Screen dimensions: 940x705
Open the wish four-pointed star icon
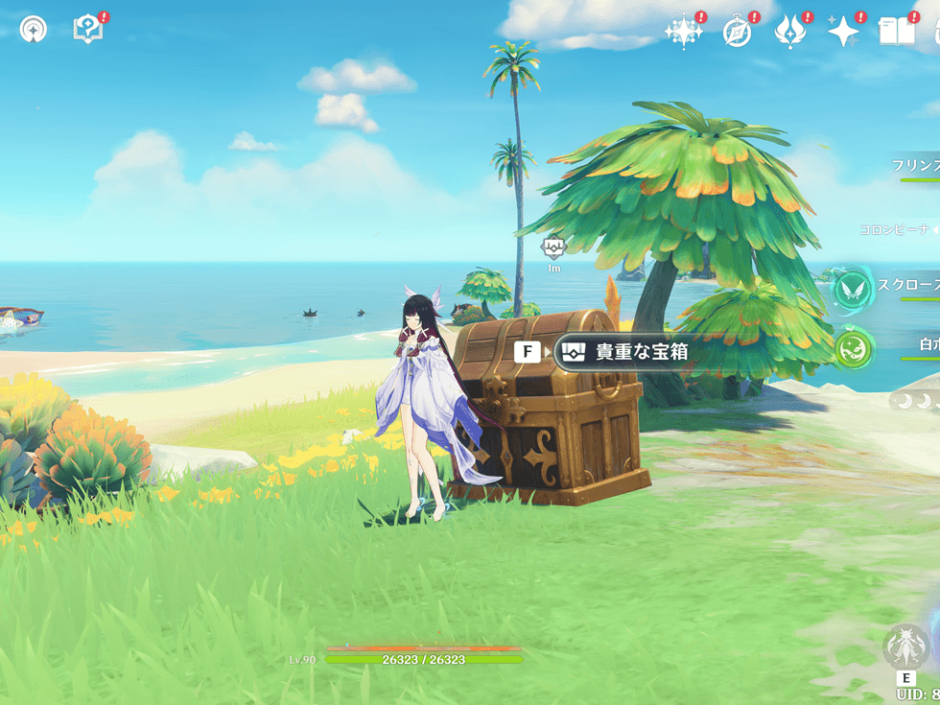click(843, 32)
